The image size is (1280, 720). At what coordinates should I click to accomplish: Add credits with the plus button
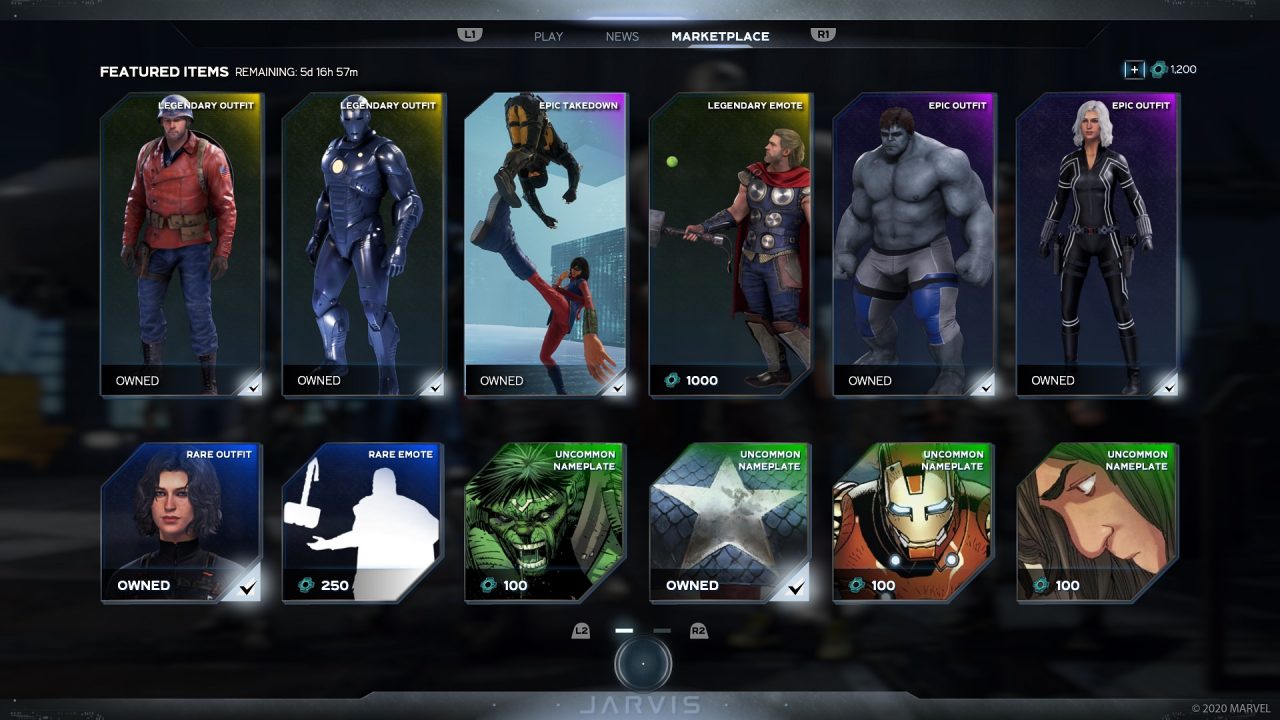coord(1134,70)
